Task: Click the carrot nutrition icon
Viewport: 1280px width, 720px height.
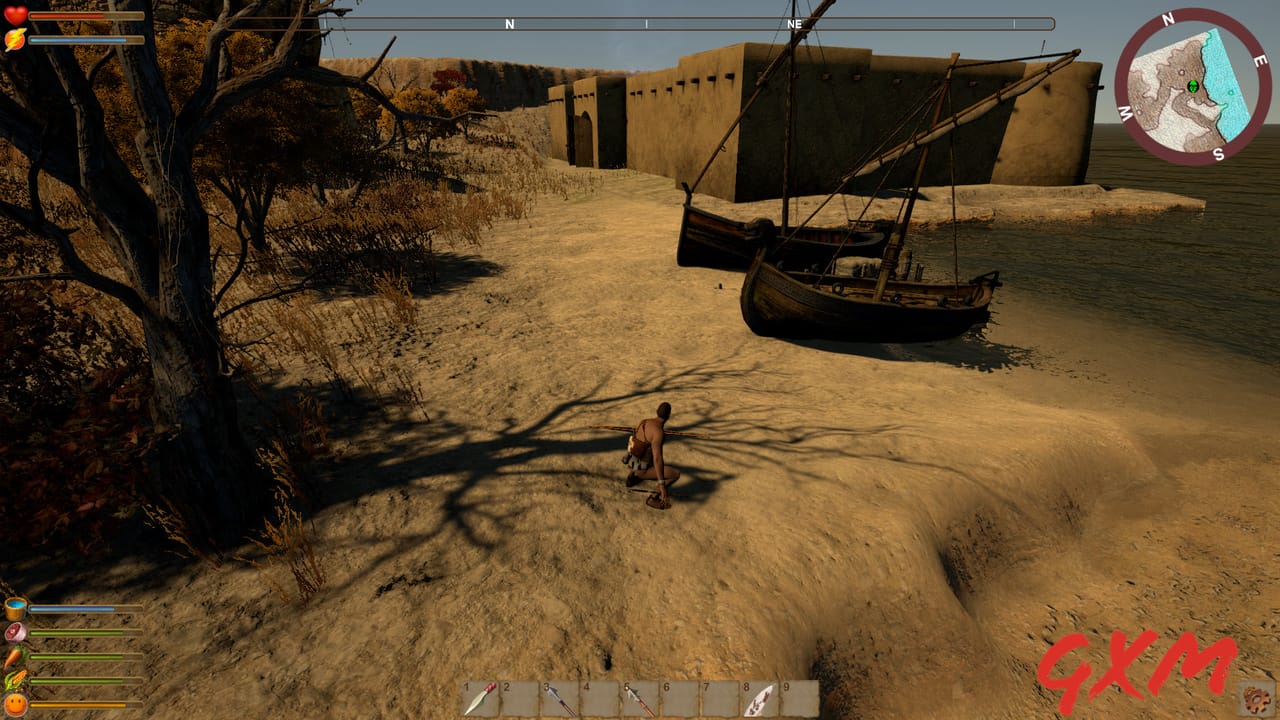Action: pyautogui.click(x=12, y=655)
